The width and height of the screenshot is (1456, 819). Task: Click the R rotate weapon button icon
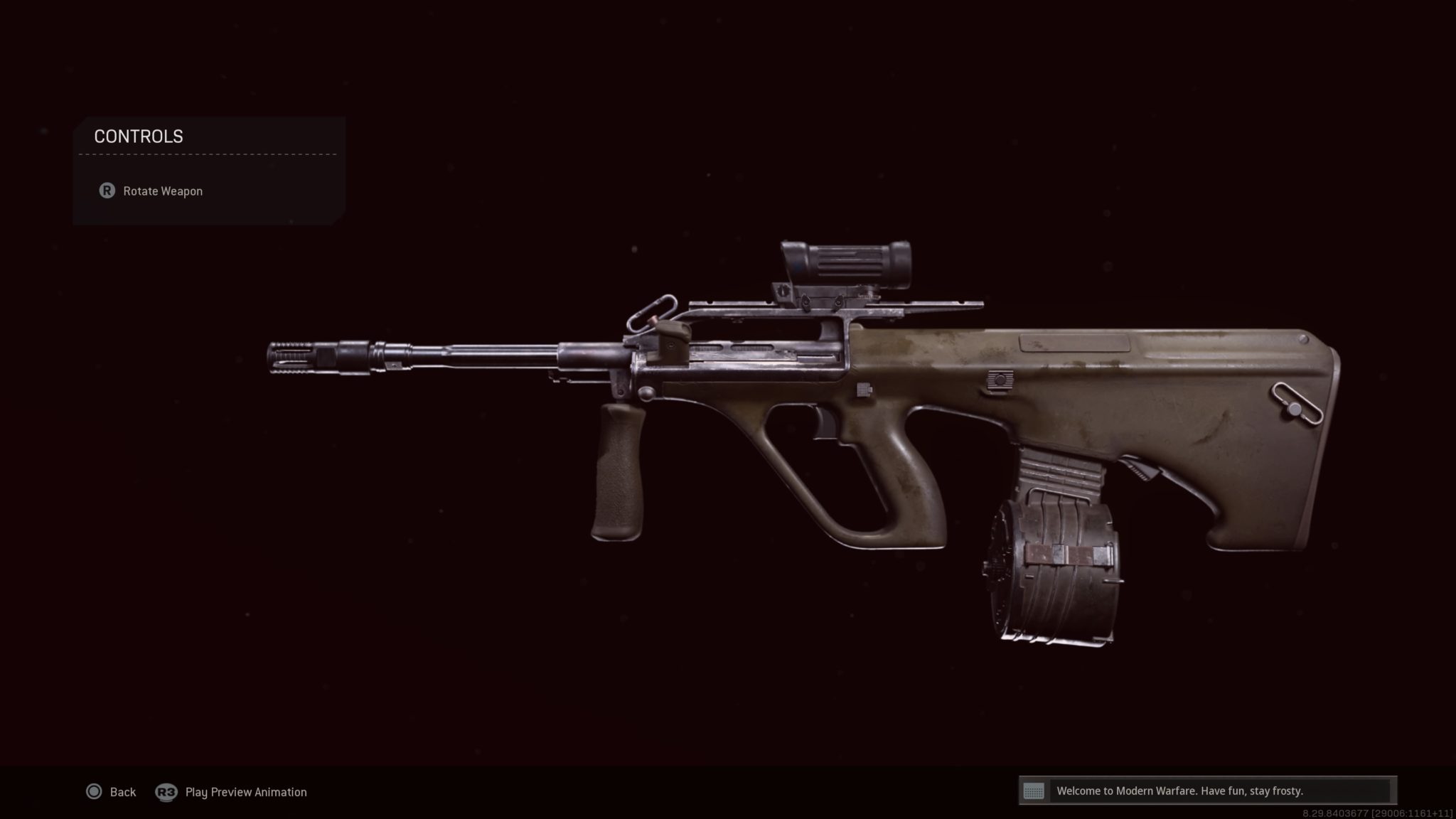(107, 191)
